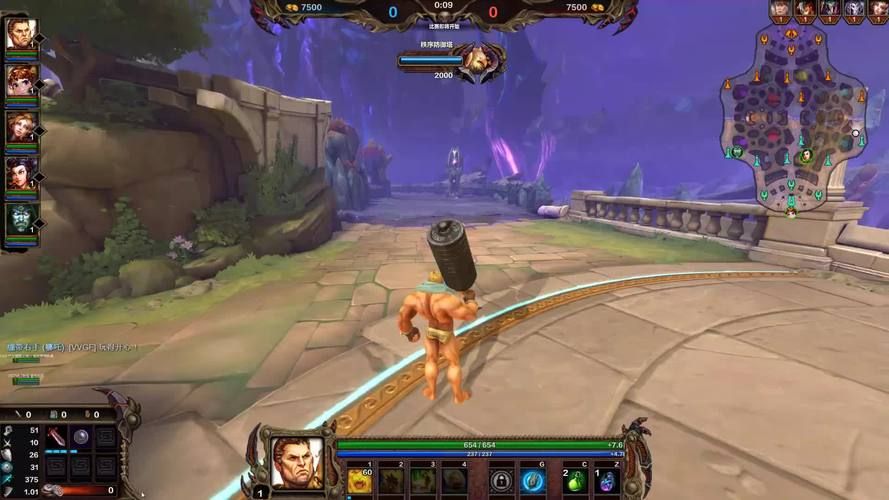This screenshot has width=889, height=500.
Task: Select the green-faced teammate portrait in party list
Action: click(x=20, y=220)
